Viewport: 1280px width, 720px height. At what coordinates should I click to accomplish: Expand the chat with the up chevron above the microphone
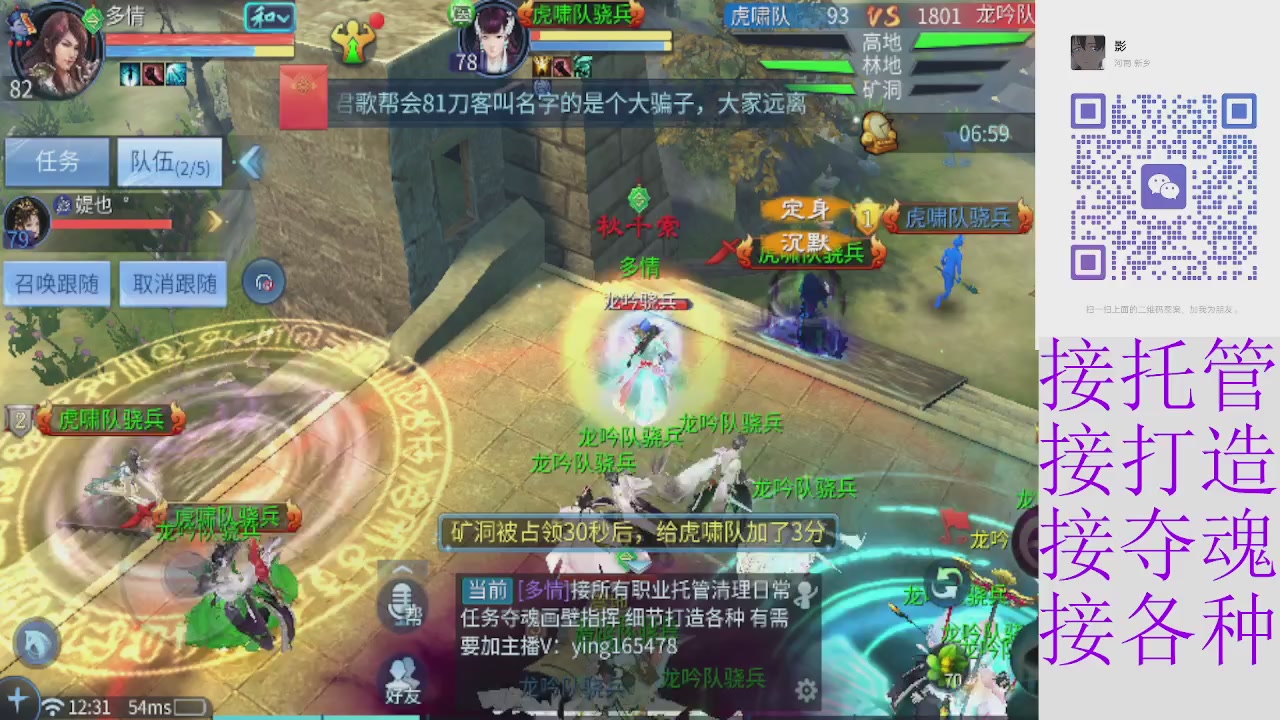401,569
